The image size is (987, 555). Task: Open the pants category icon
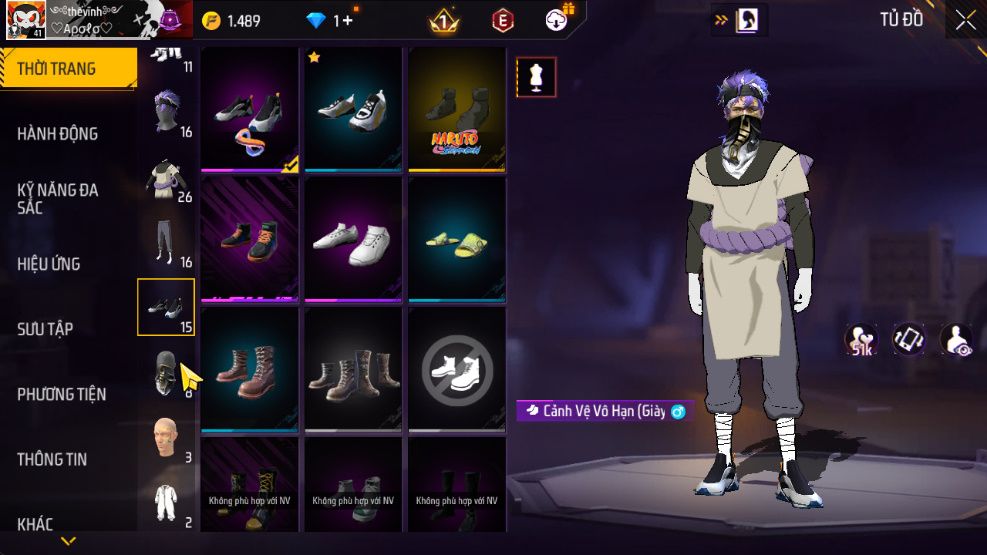tap(165, 241)
